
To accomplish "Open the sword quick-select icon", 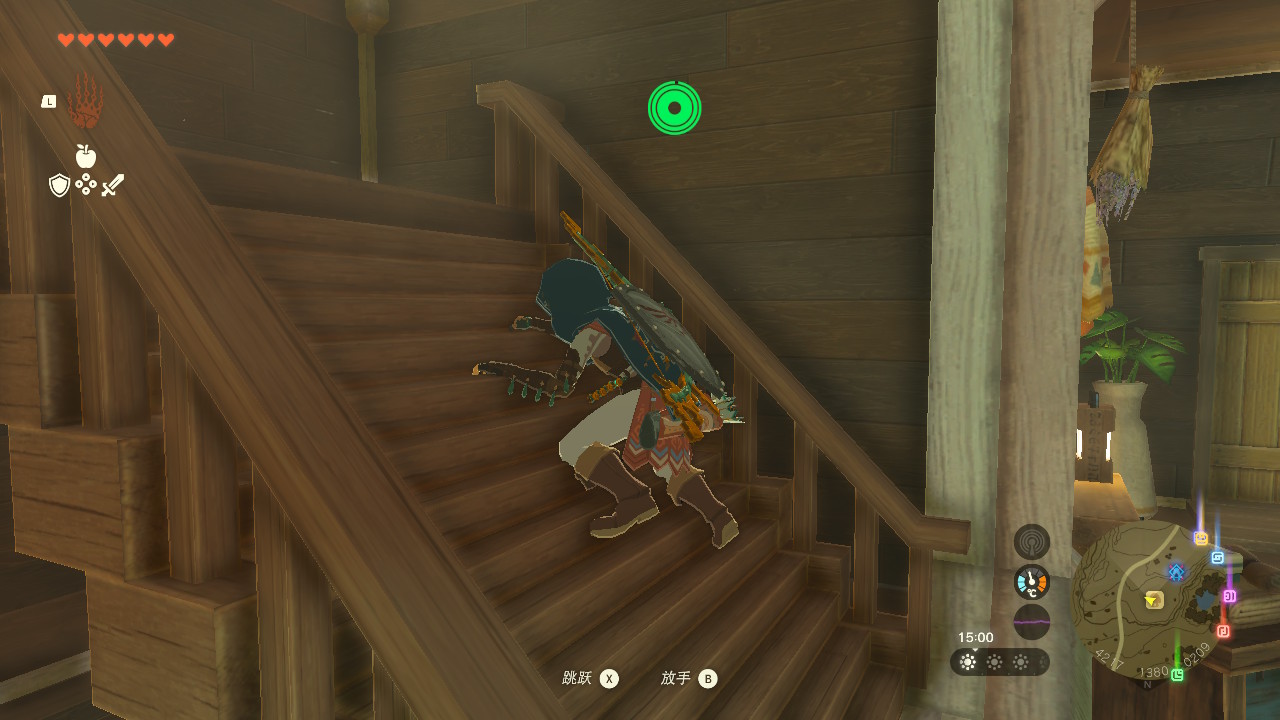I will 112,185.
